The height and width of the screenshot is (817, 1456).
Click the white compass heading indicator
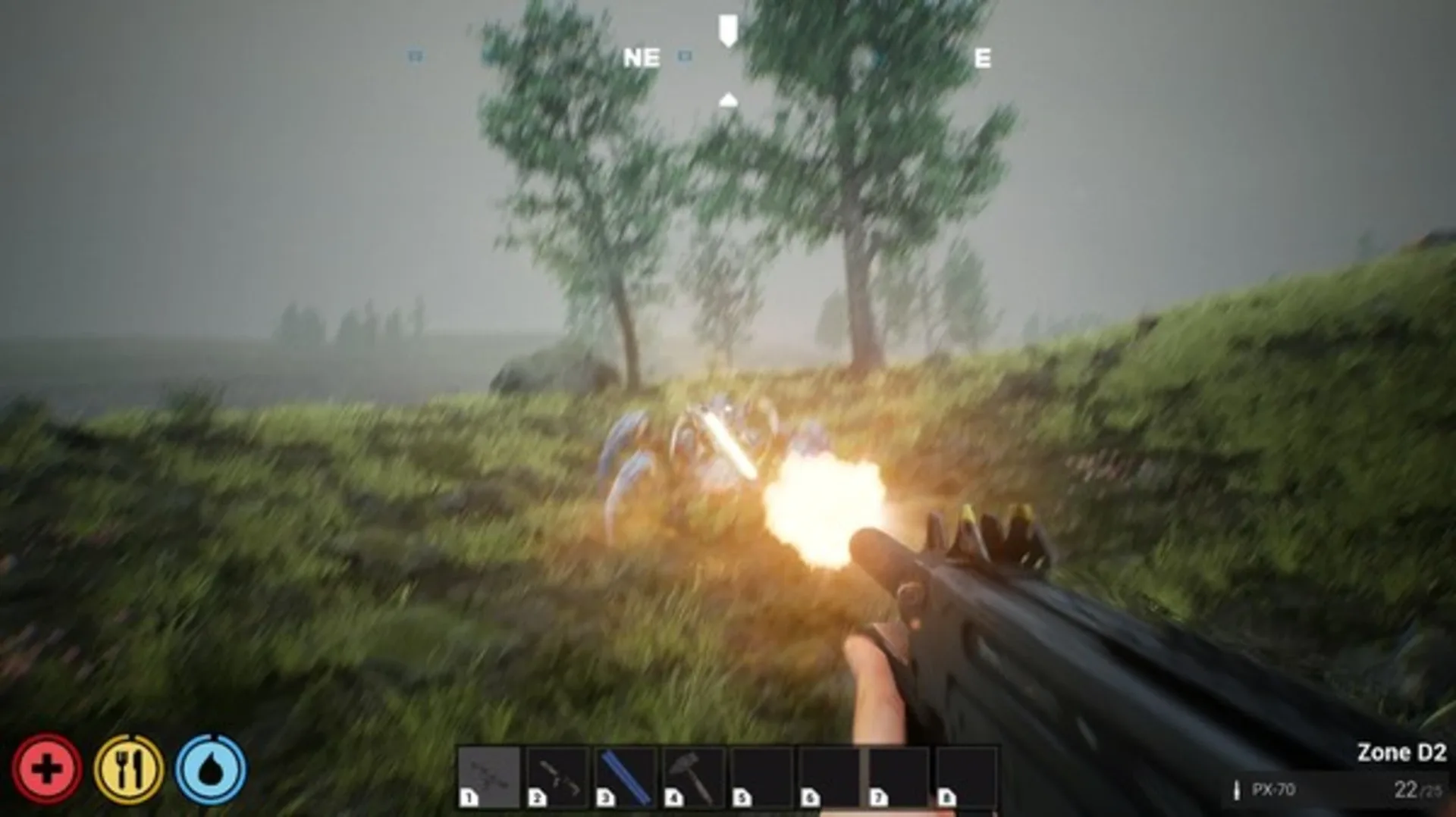coord(727,30)
